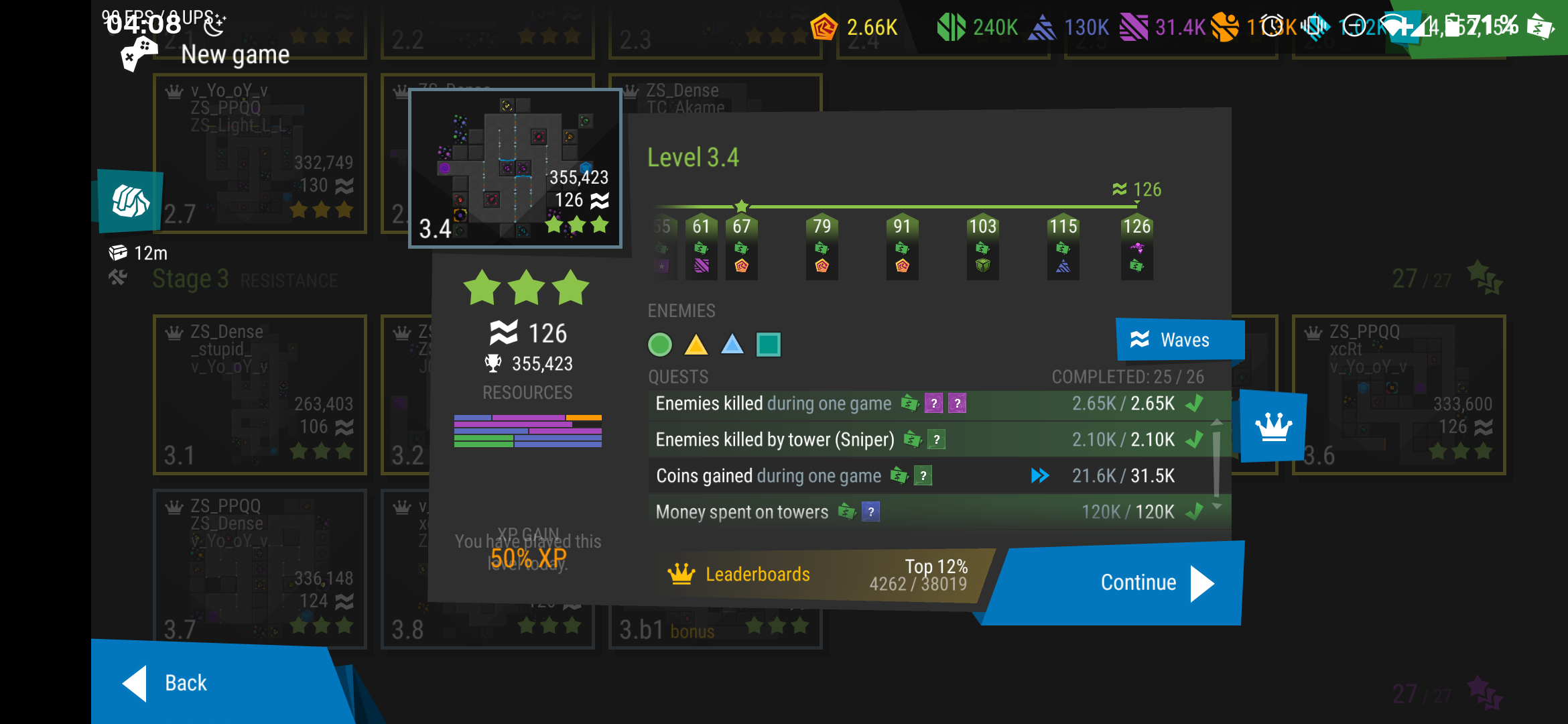Select the Level 3.4 map thumbnail

tap(515, 168)
